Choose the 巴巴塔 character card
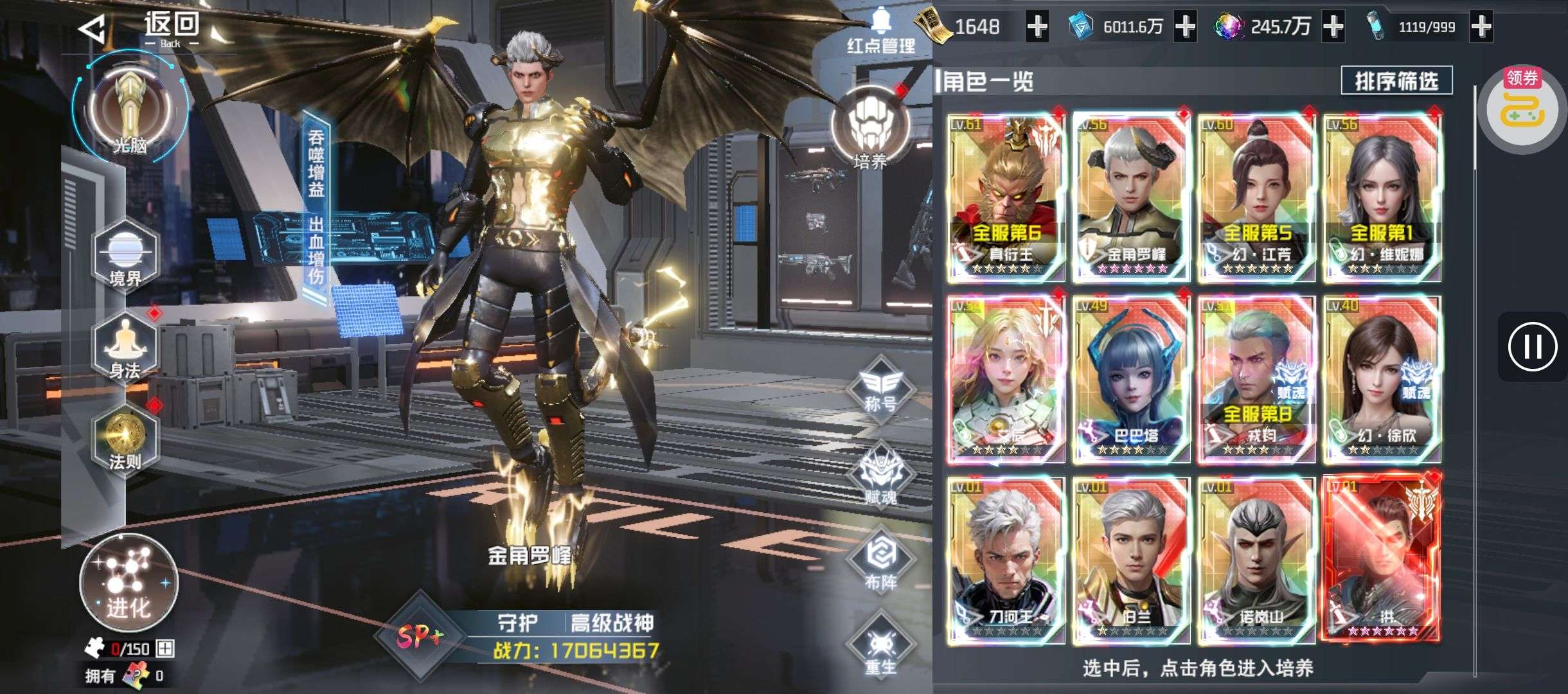1568x694 pixels. pyautogui.click(x=1131, y=379)
